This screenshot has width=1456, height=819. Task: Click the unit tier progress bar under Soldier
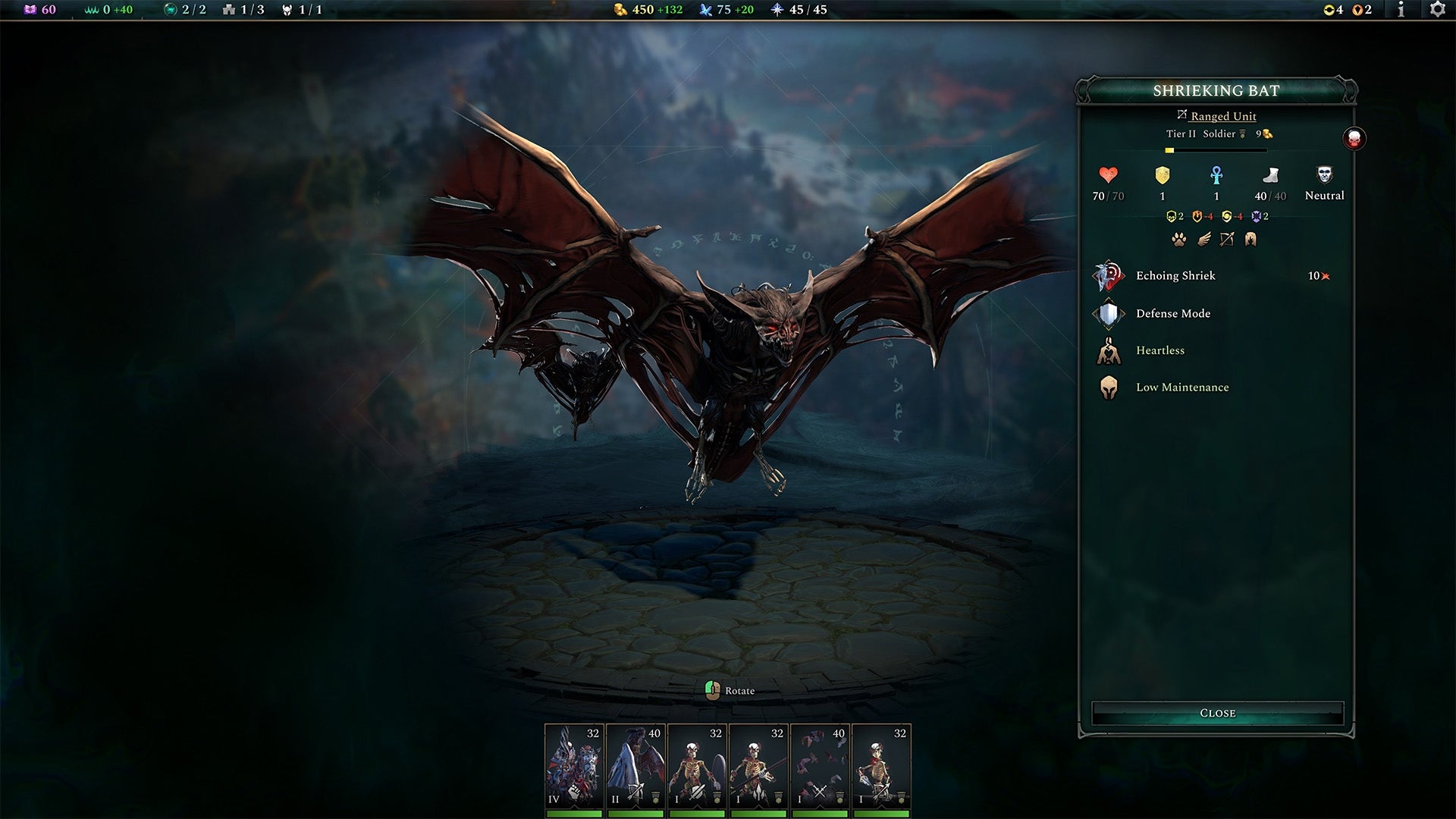1214,149
